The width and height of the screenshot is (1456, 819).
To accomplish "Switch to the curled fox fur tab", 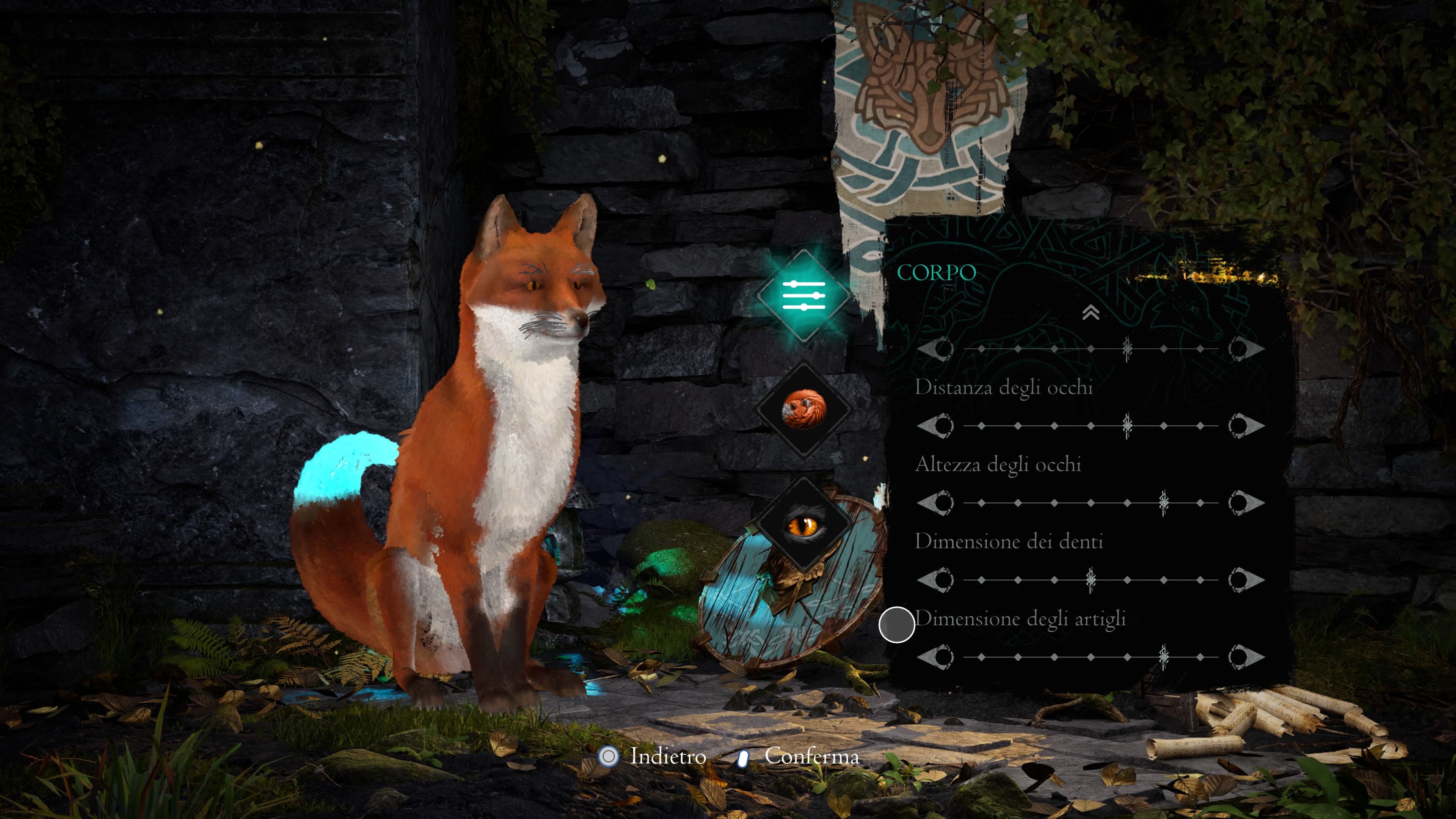I will pos(804,409).
